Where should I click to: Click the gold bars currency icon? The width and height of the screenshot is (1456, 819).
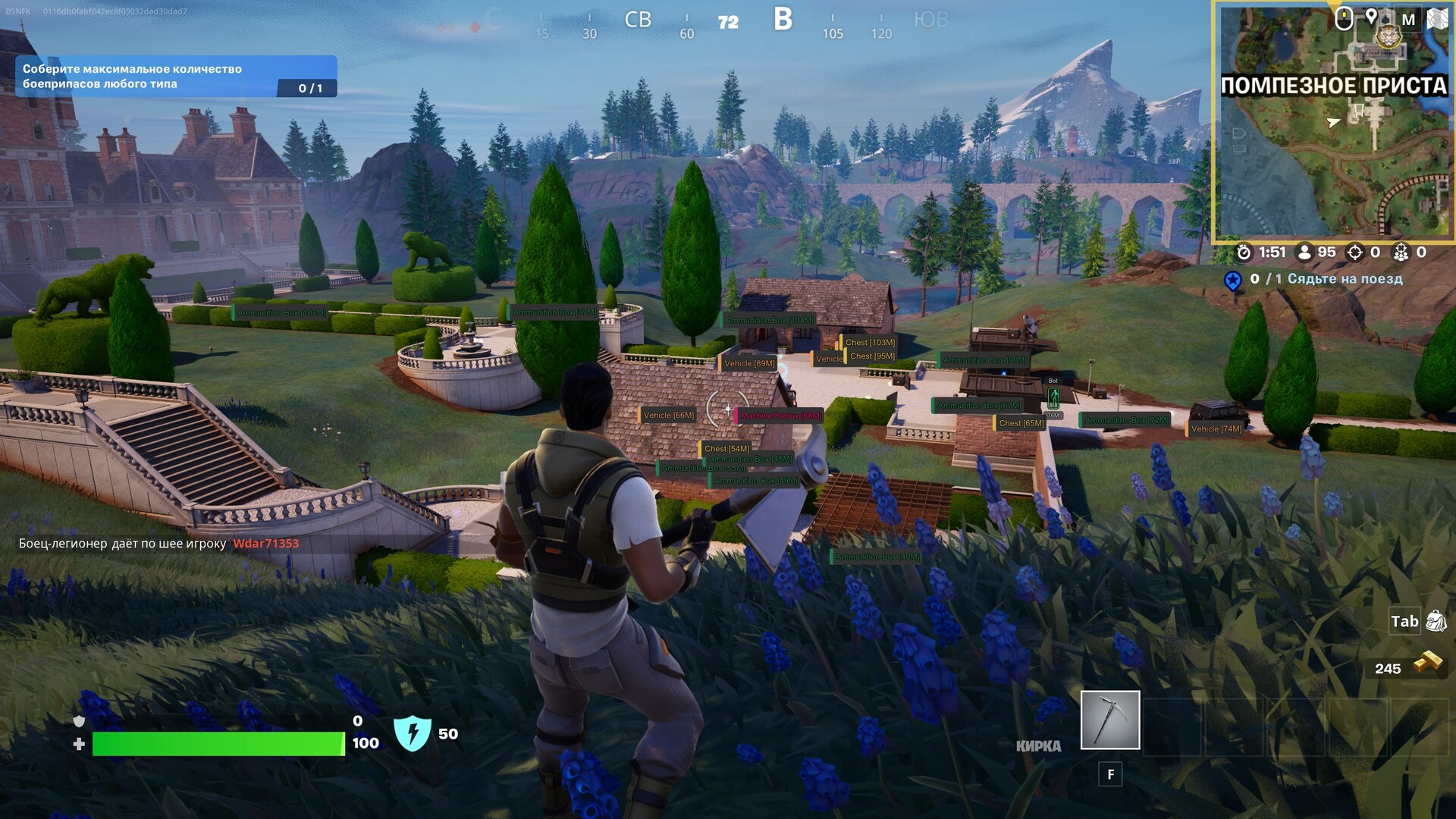coord(1427,664)
